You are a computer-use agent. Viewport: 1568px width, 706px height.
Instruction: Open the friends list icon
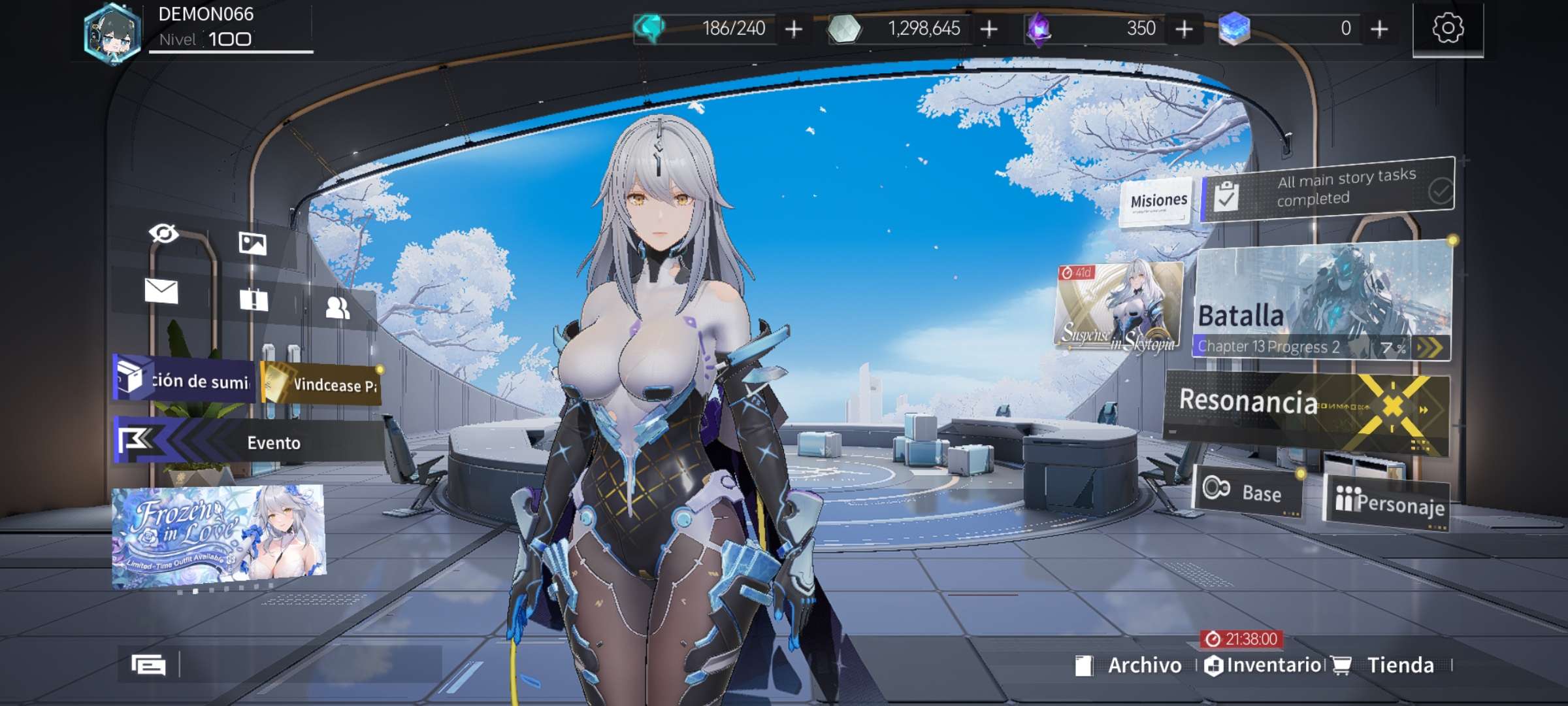point(337,307)
